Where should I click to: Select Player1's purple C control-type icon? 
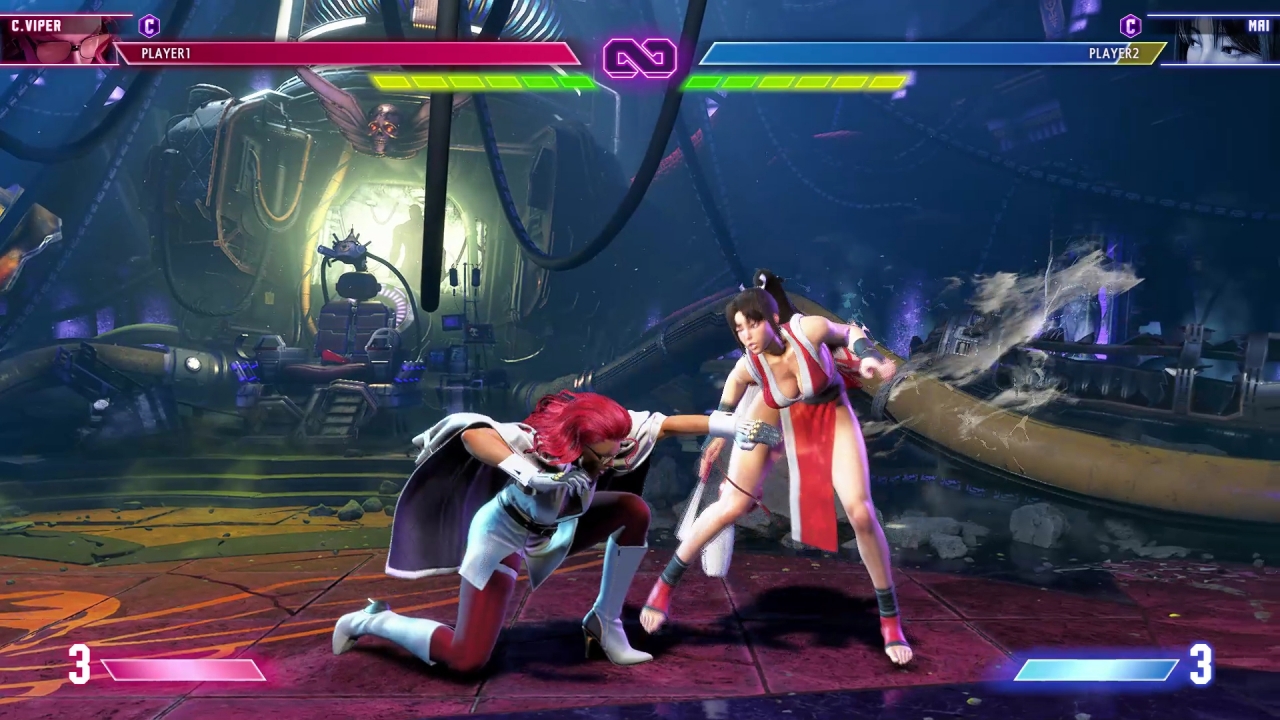149,26
